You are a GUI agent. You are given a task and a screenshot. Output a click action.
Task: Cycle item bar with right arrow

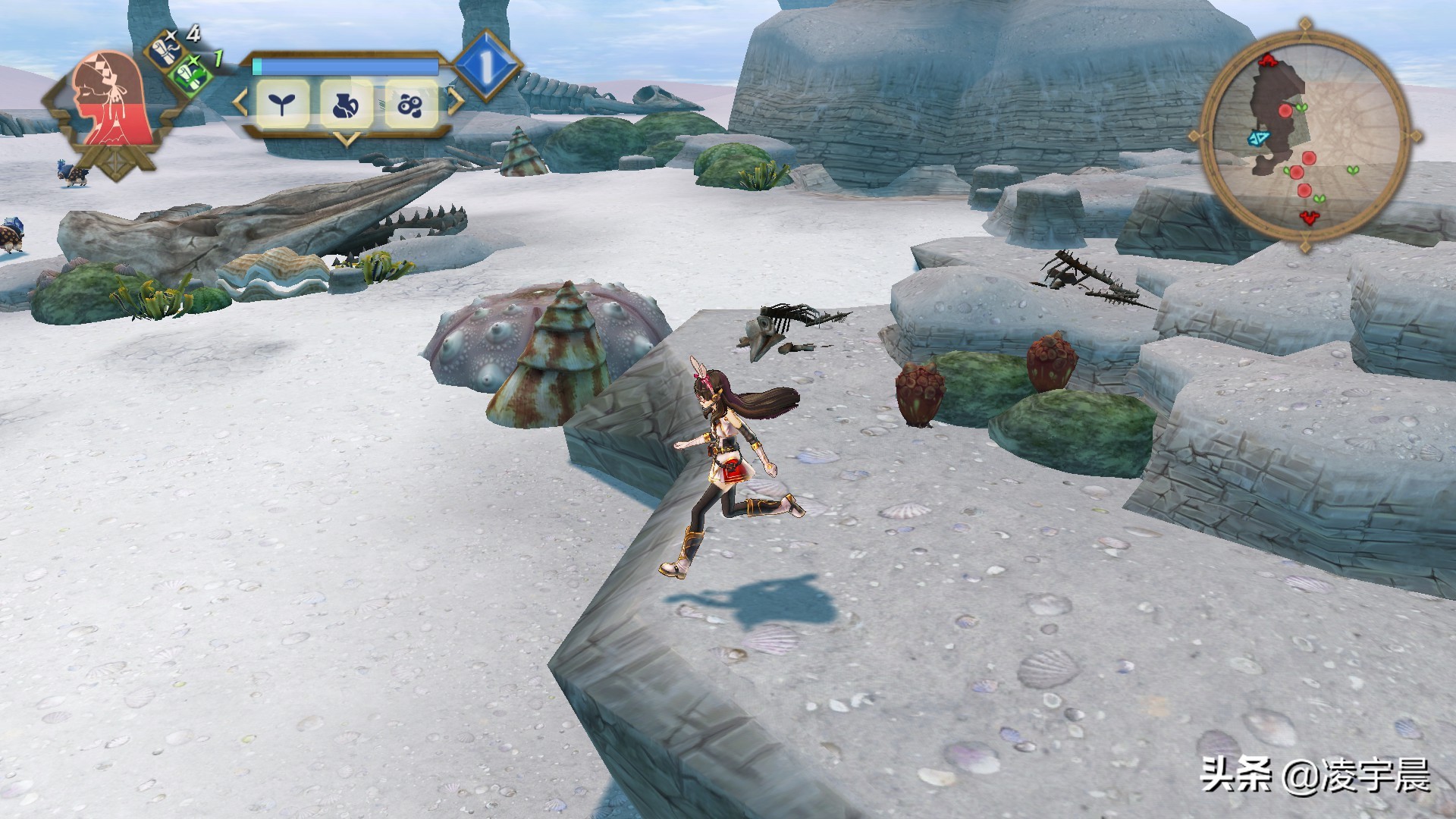(456, 102)
